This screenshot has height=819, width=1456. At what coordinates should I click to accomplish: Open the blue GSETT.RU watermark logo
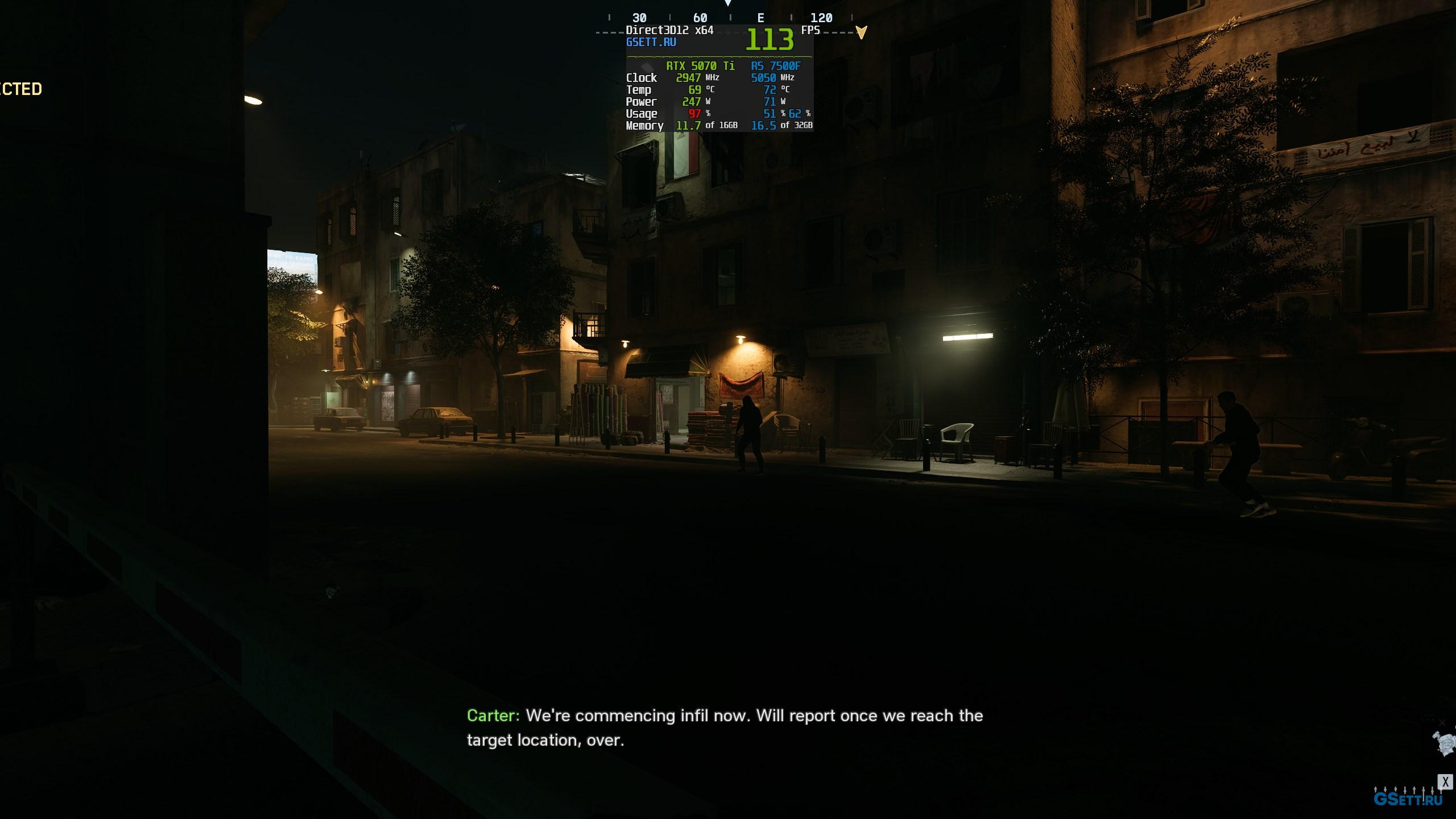point(1408,800)
